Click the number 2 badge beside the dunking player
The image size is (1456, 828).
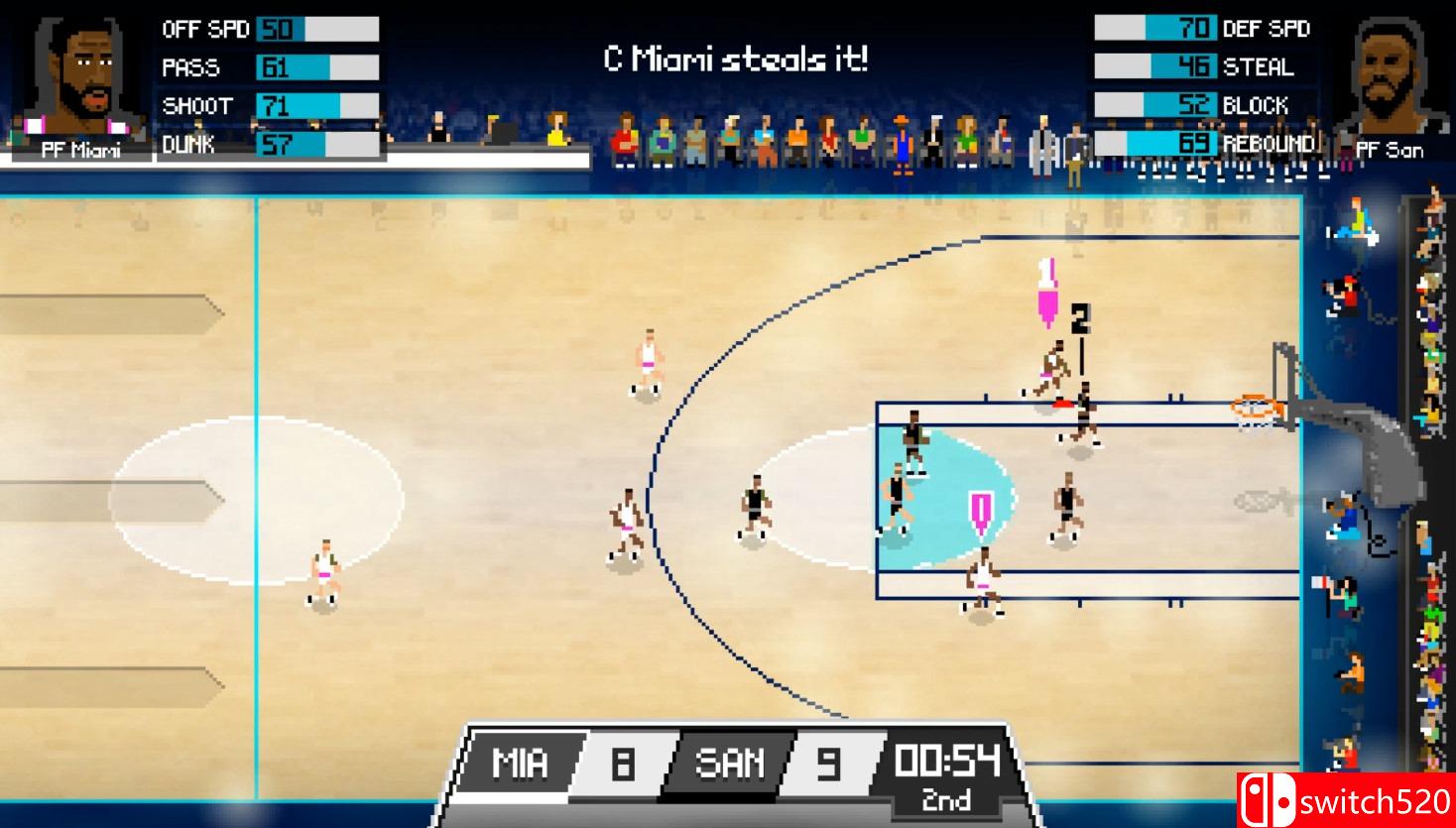pos(1081,315)
